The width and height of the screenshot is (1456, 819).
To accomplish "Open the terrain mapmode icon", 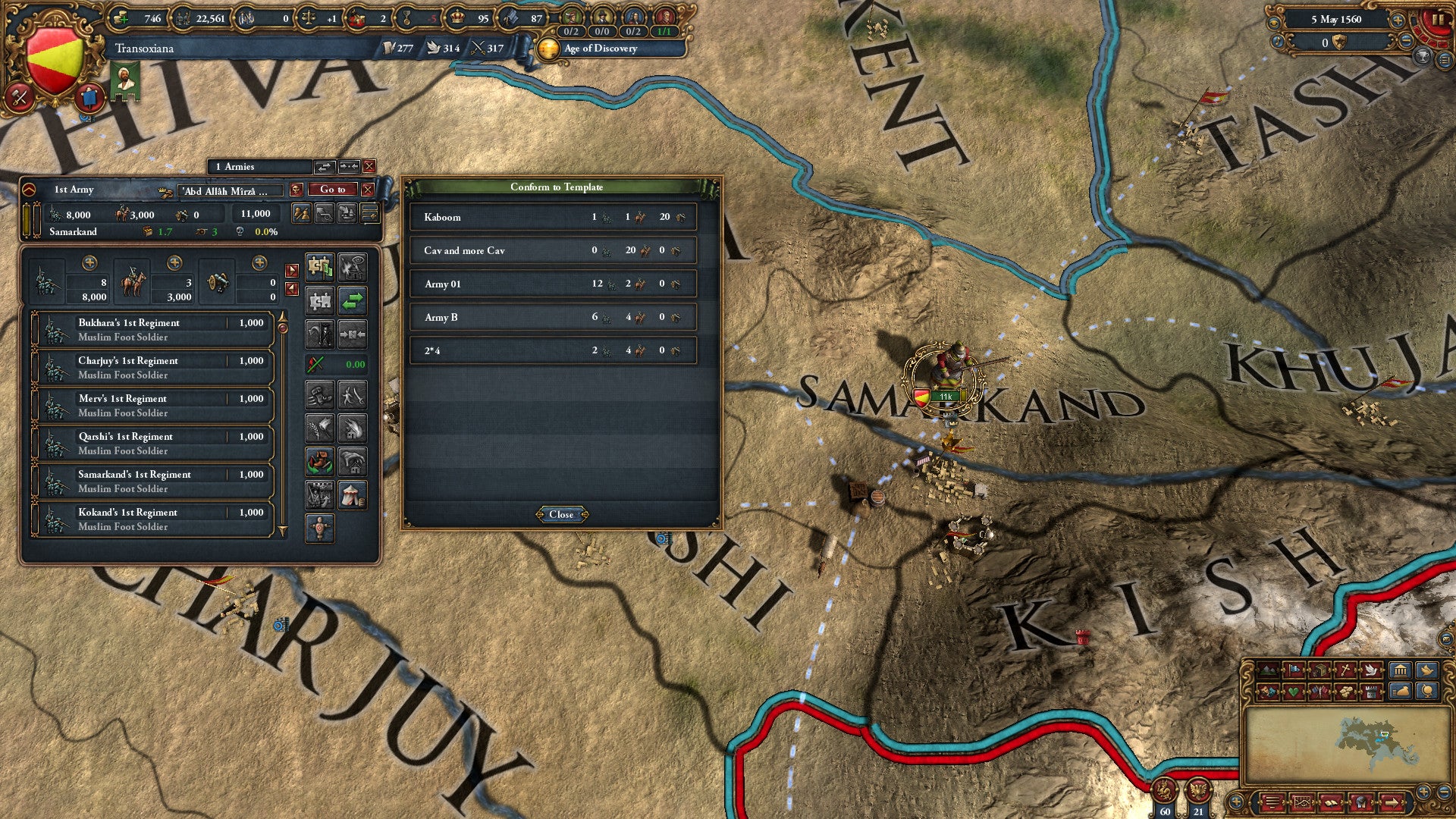I will tap(1268, 670).
